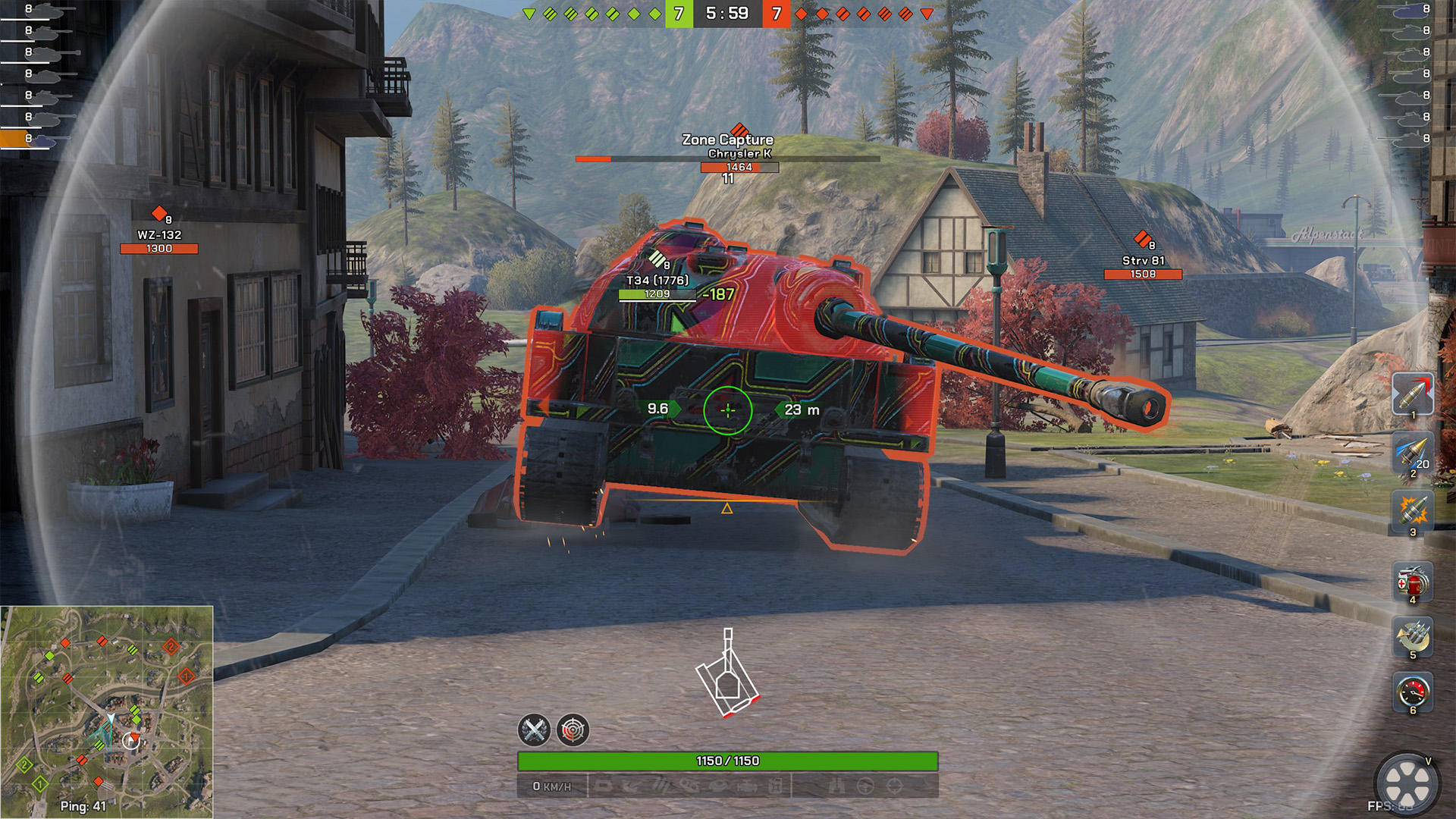
Task: Click the crossed shells status icon
Action: pyautogui.click(x=534, y=730)
